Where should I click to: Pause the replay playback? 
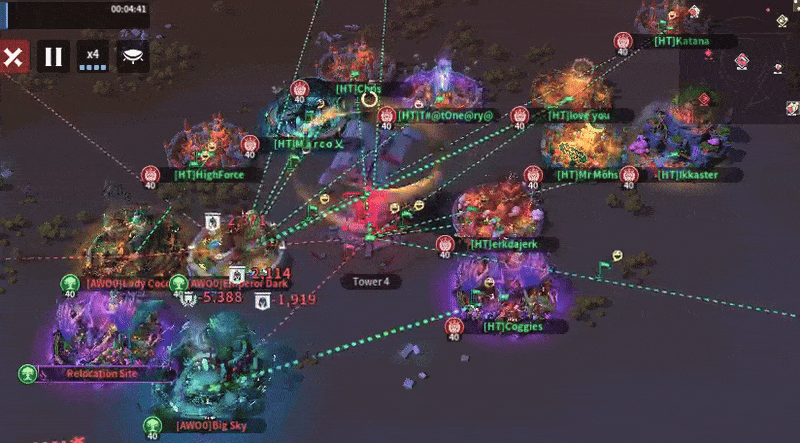point(54,57)
